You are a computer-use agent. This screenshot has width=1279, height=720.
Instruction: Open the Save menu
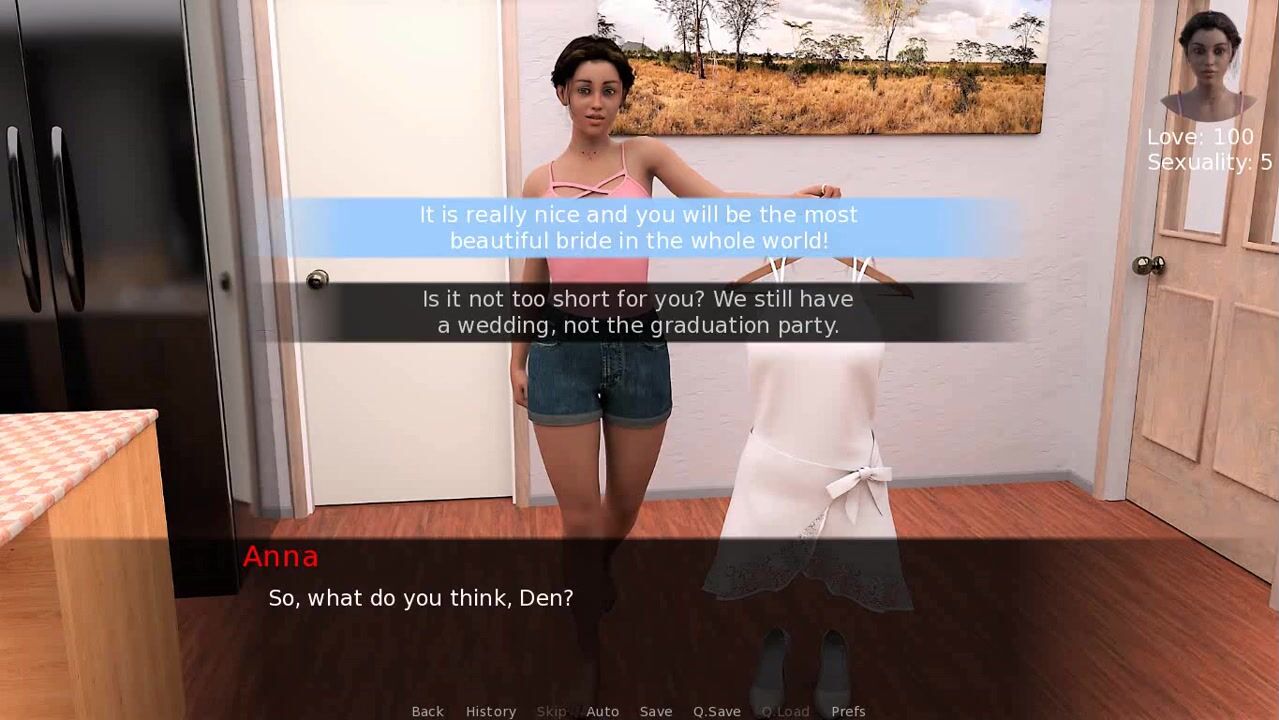[x=655, y=711]
